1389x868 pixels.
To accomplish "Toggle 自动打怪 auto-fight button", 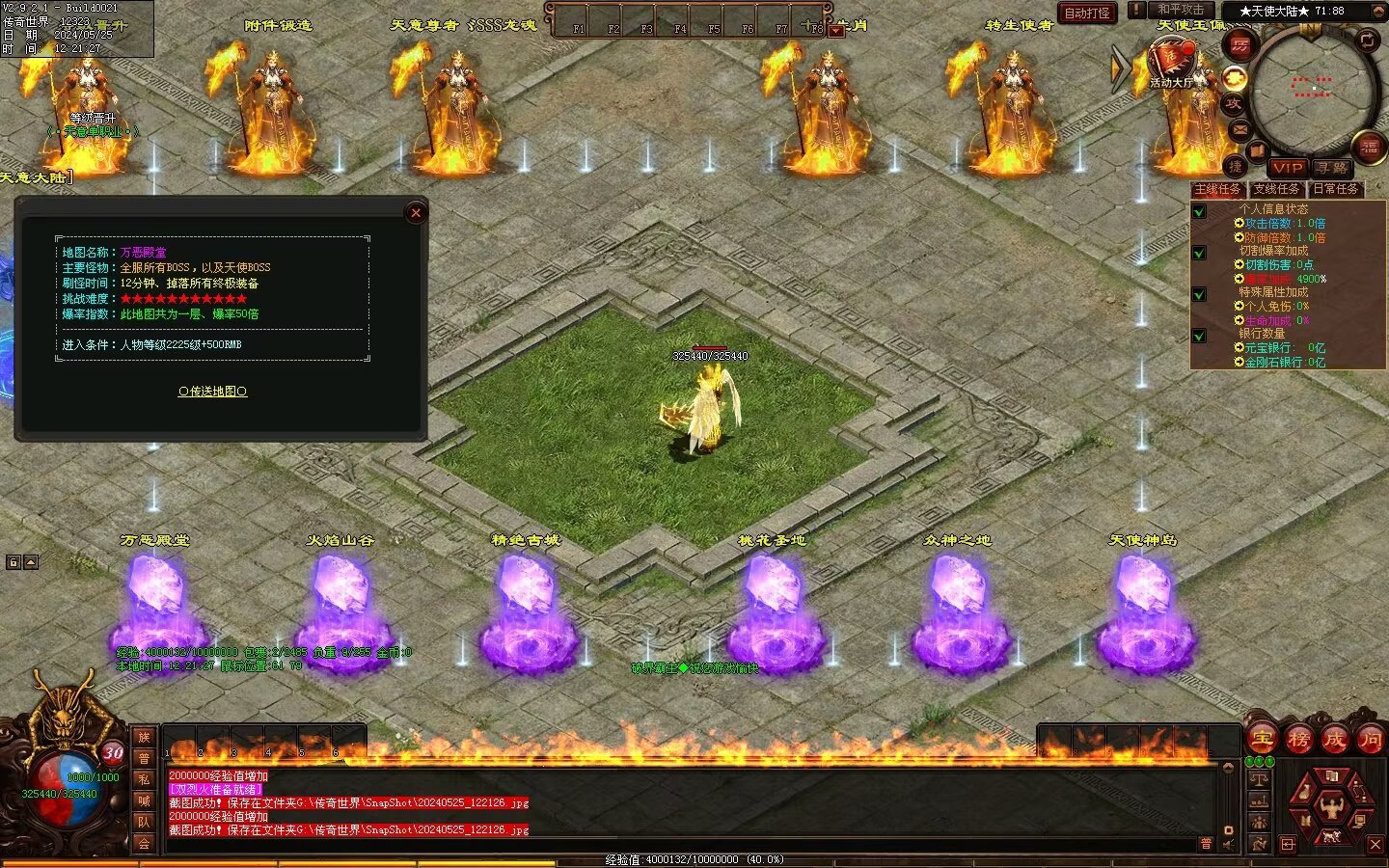I will tap(1087, 13).
